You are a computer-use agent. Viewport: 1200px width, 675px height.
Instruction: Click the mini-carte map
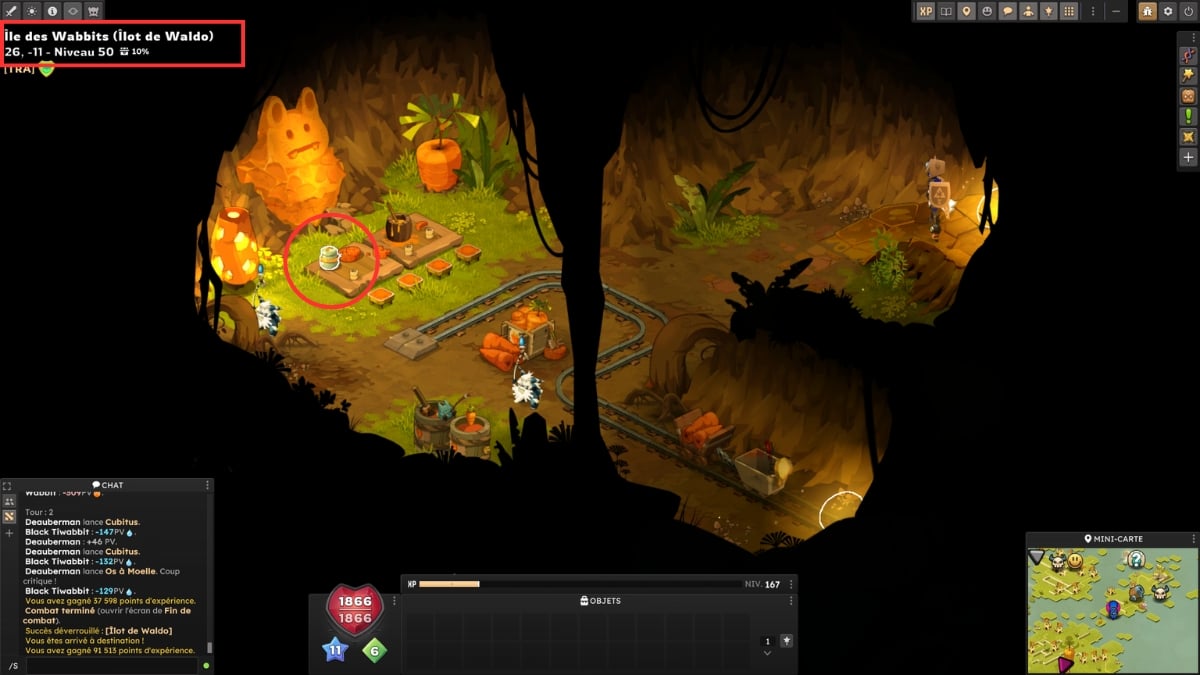[1110, 610]
